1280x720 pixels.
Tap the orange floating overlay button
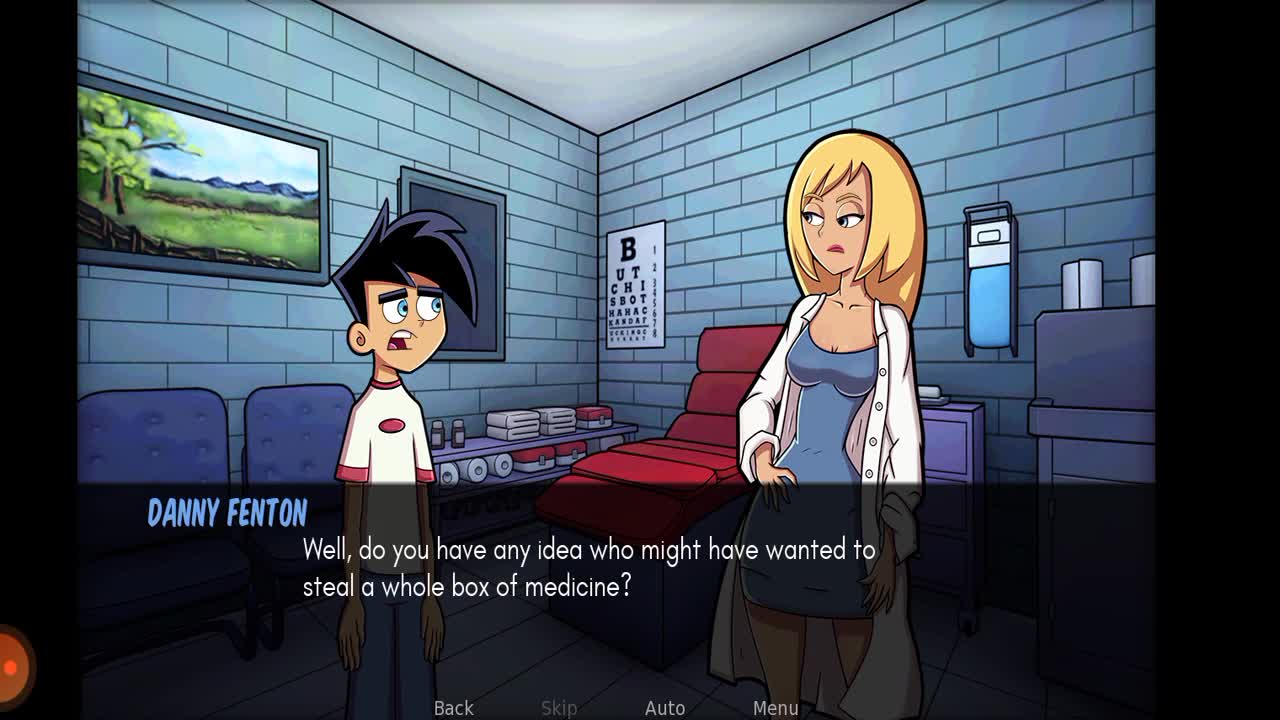[x=12, y=665]
